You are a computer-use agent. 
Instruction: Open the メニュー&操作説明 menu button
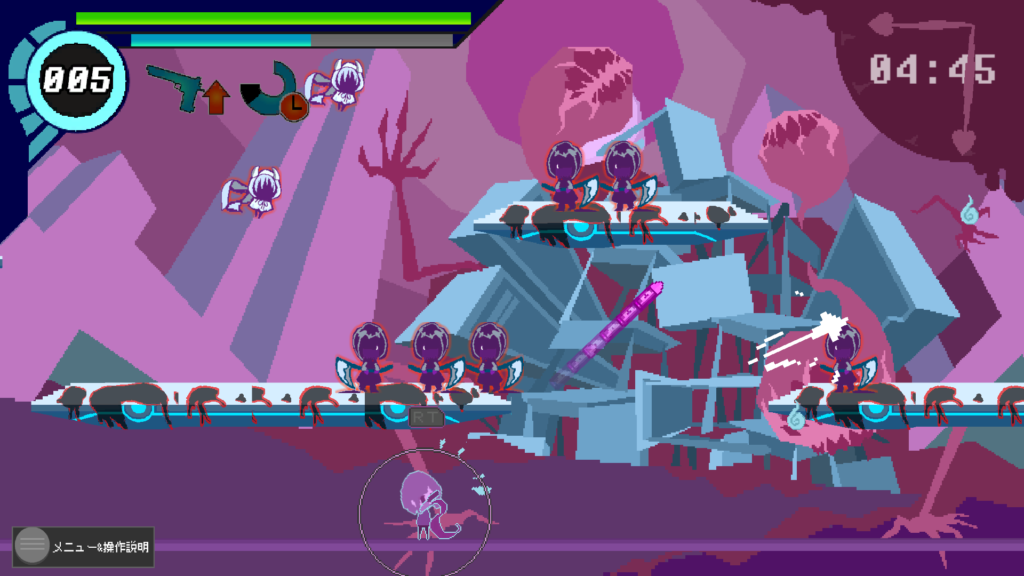[x=83, y=546]
